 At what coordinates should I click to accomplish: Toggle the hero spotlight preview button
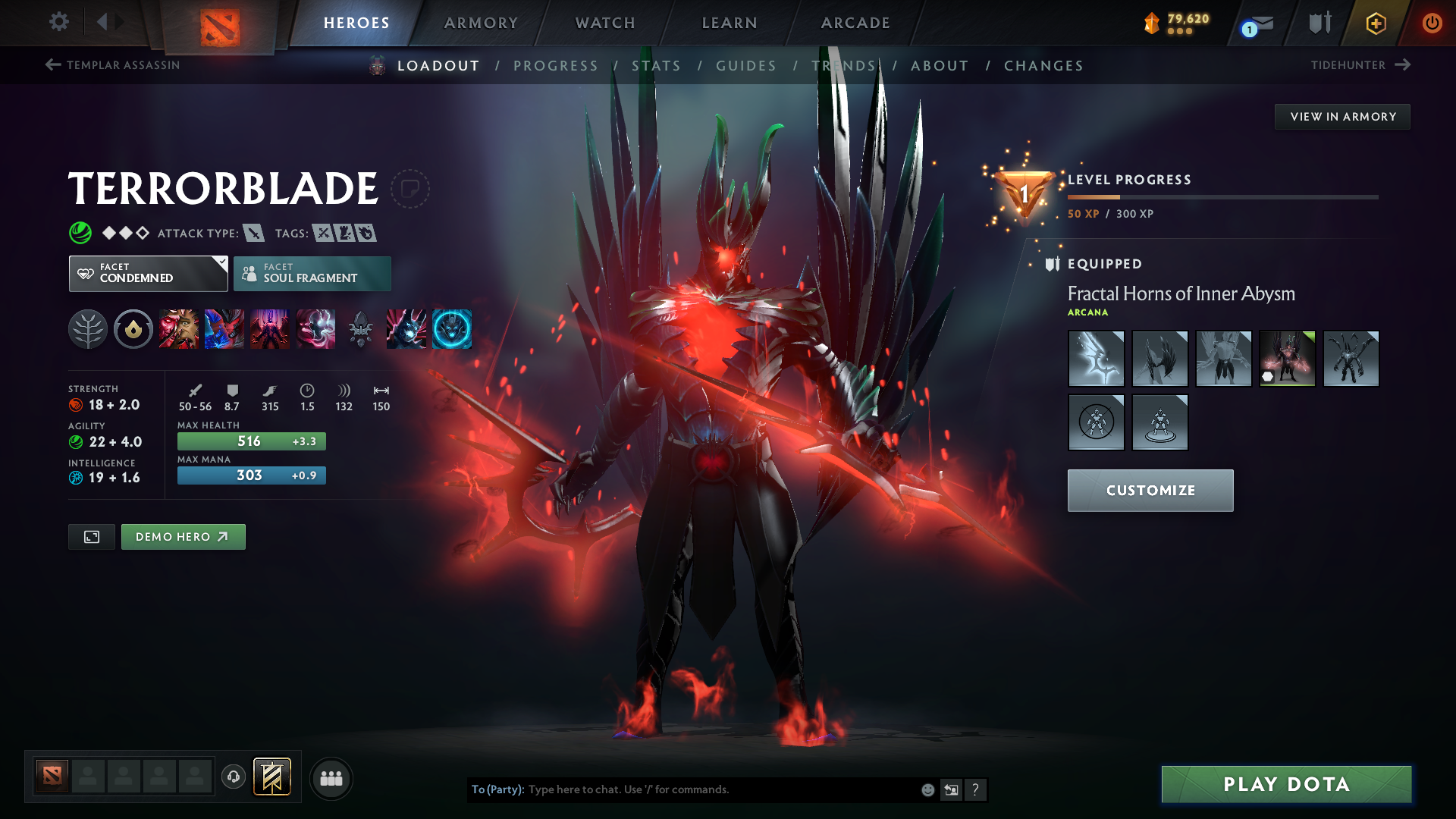coord(91,536)
